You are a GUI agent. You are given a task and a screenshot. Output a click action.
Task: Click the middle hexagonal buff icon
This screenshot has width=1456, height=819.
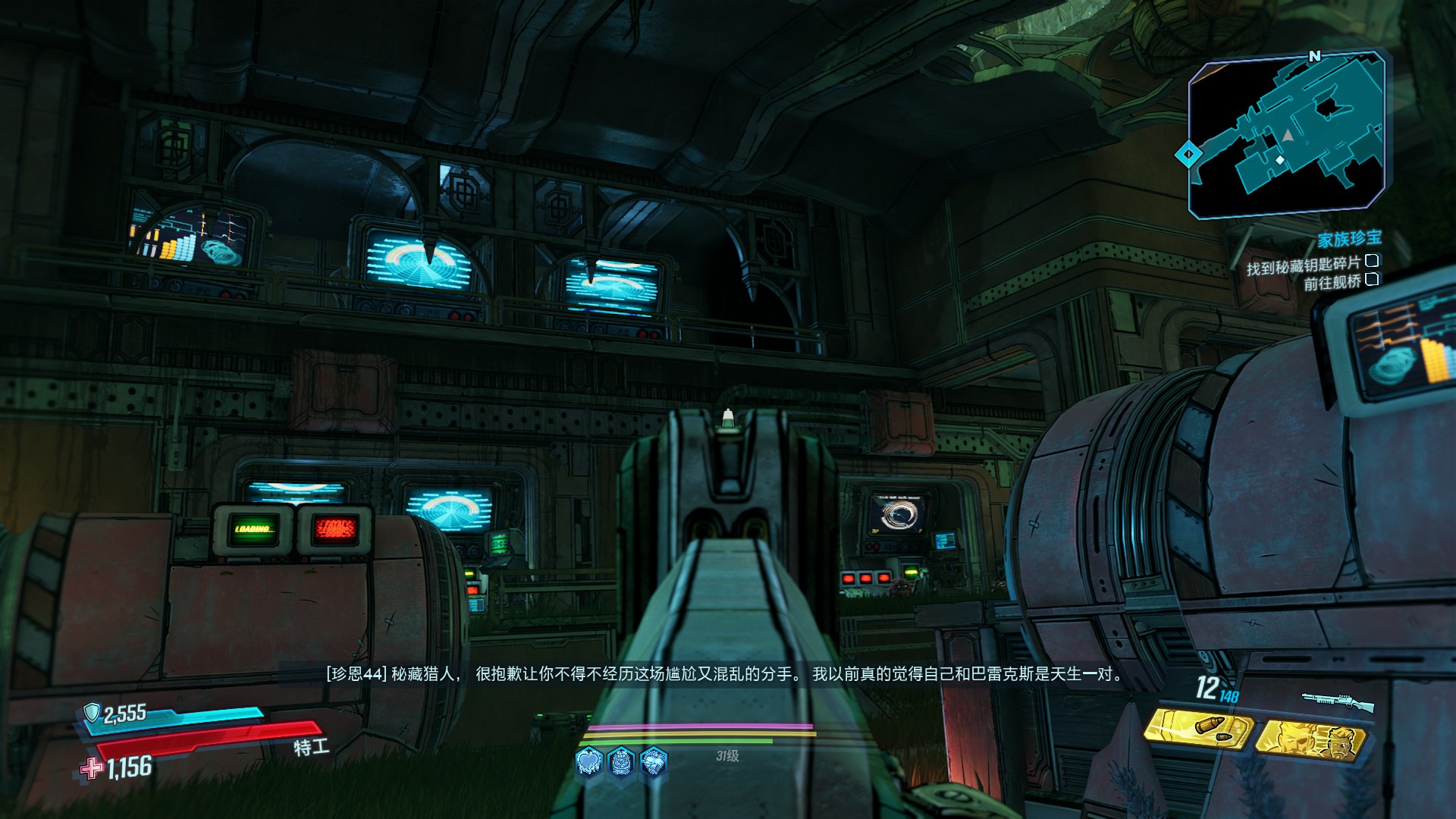(621, 761)
